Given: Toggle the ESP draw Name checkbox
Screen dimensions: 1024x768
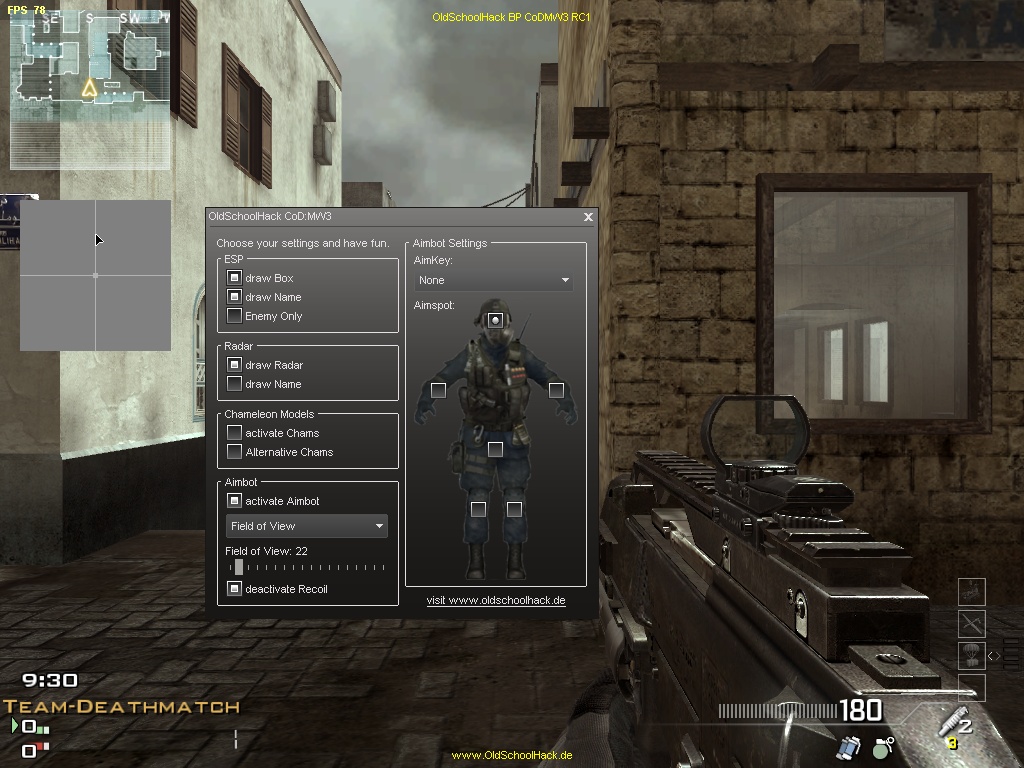Looking at the screenshot, I should click(x=234, y=297).
